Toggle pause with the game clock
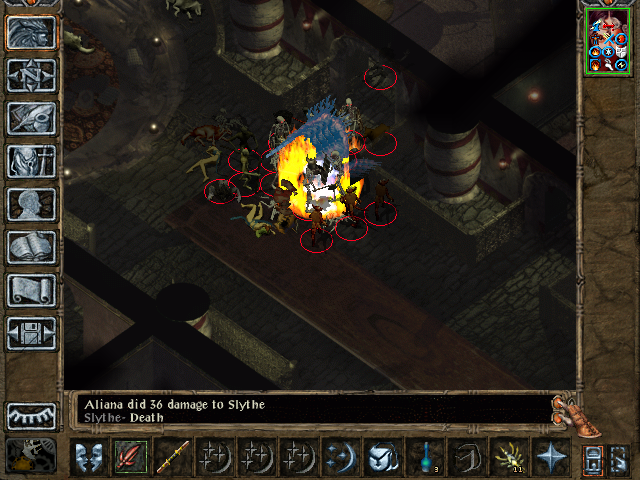 [x=31, y=455]
